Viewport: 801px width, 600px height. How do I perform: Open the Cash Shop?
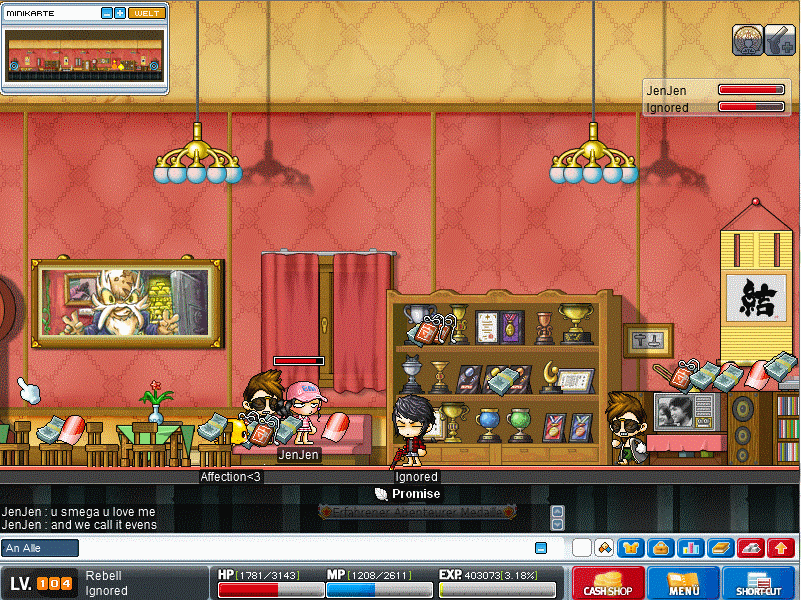click(x=609, y=582)
